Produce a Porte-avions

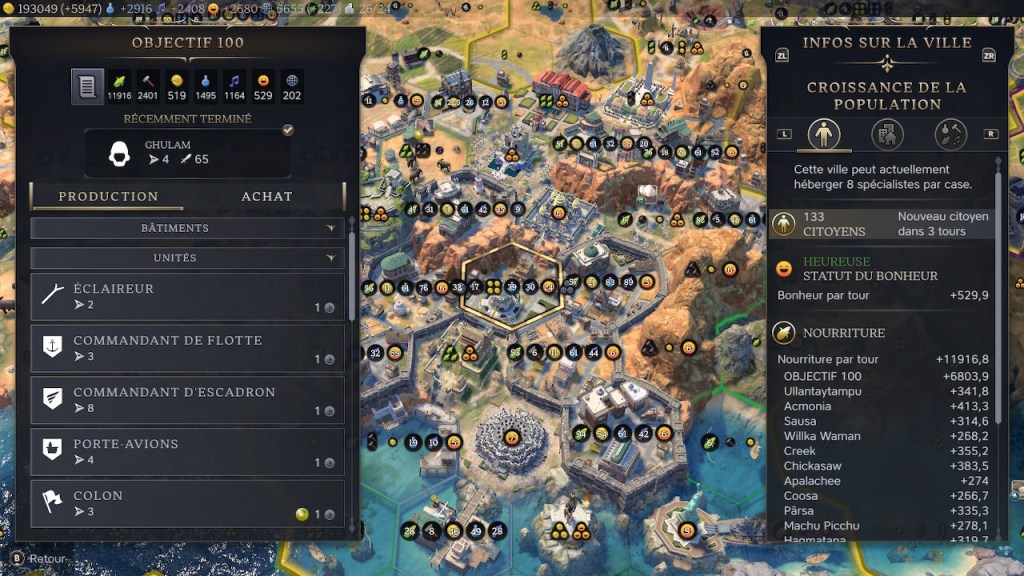tap(188, 453)
